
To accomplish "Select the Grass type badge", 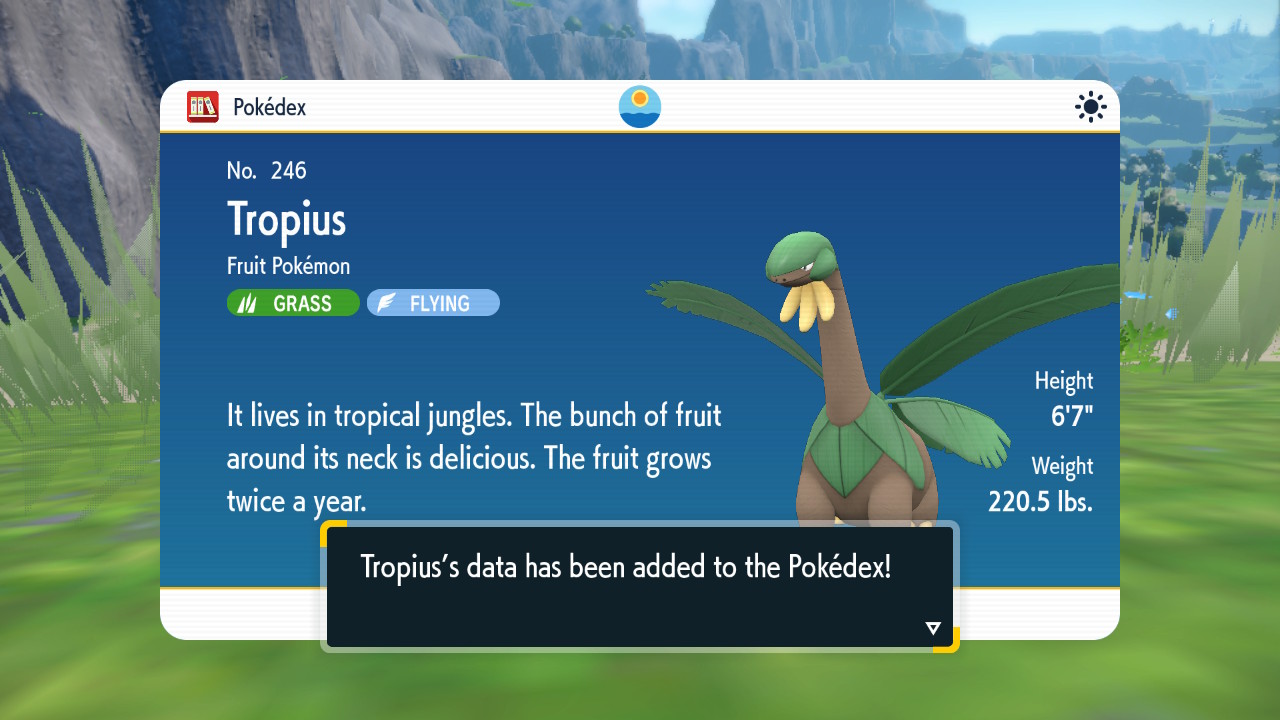I will pyautogui.click(x=293, y=303).
